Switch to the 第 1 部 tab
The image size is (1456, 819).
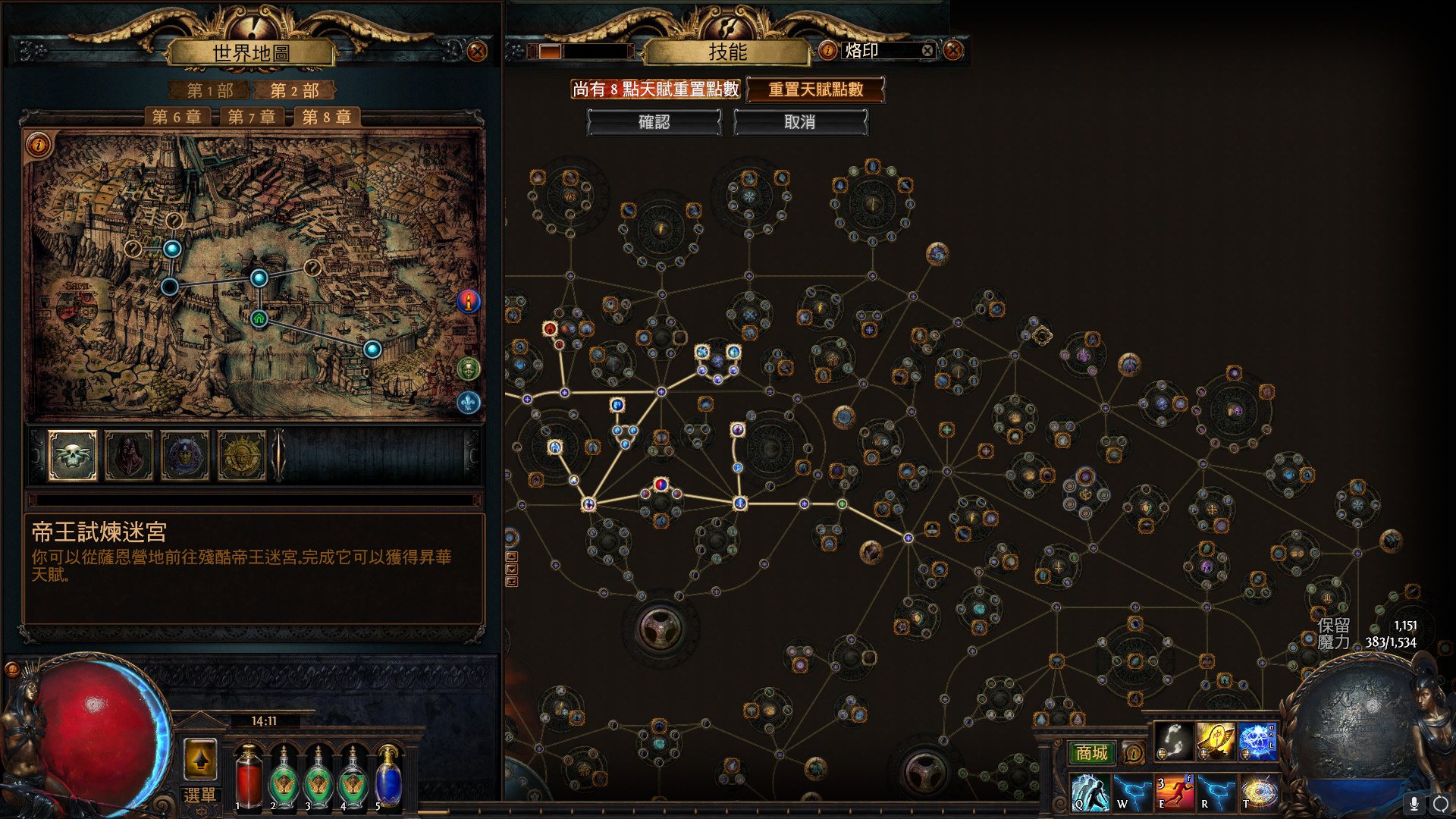tap(209, 91)
